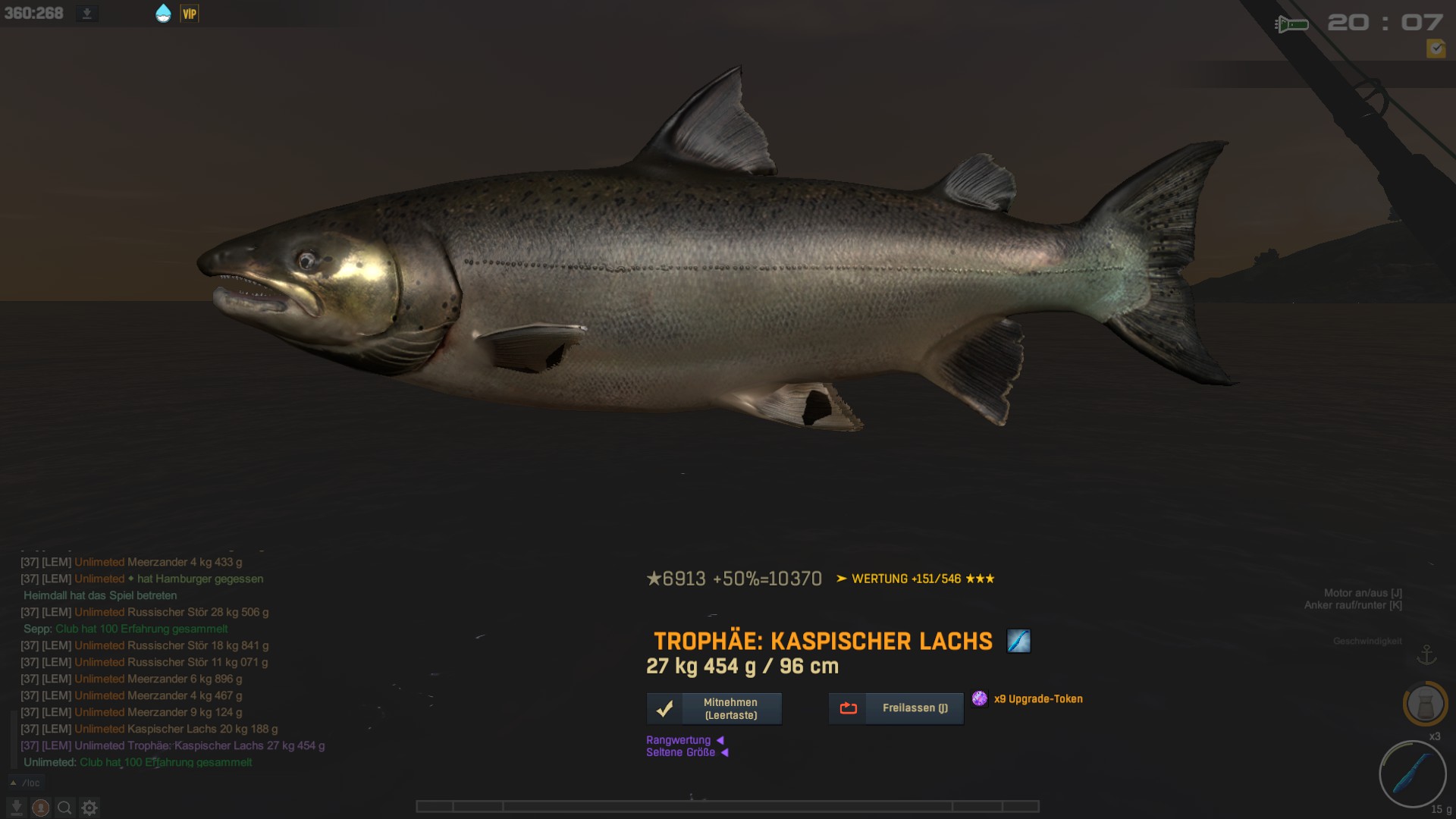Open settings via the gear icon
This screenshot has height=819, width=1456.
tap(89, 808)
